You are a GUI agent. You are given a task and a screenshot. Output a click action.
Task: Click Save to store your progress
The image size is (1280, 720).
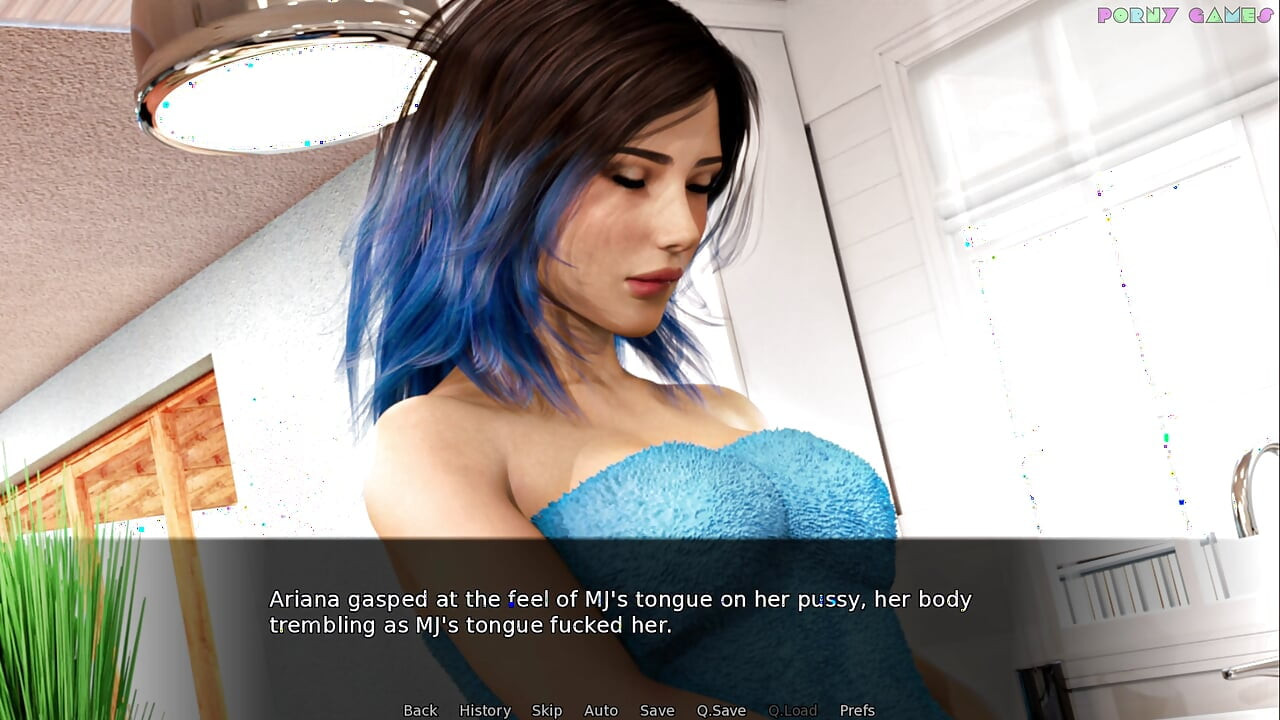tap(657, 710)
